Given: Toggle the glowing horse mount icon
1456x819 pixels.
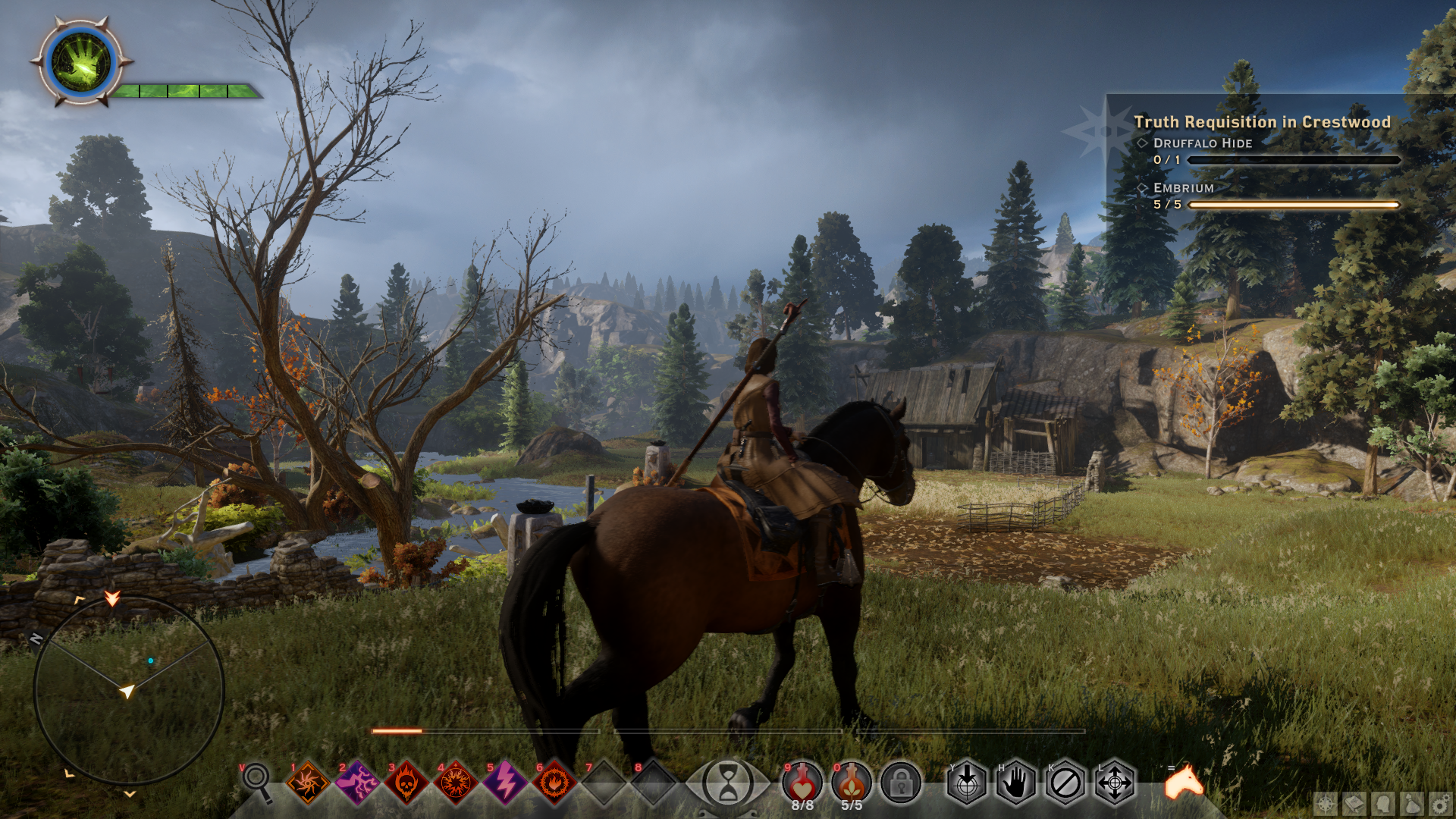Looking at the screenshot, I should [1184, 783].
